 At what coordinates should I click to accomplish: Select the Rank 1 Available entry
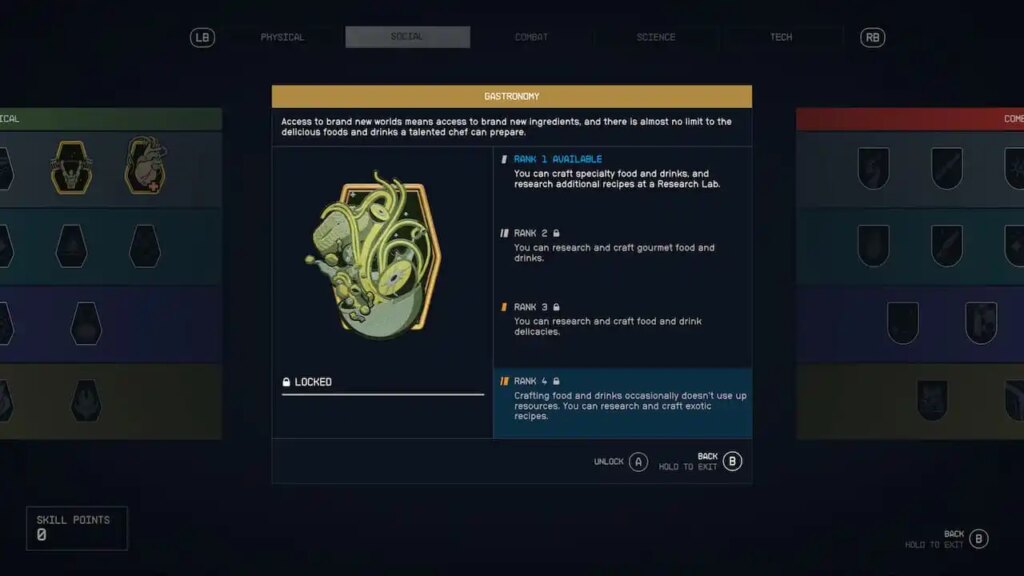pyautogui.click(x=622, y=172)
